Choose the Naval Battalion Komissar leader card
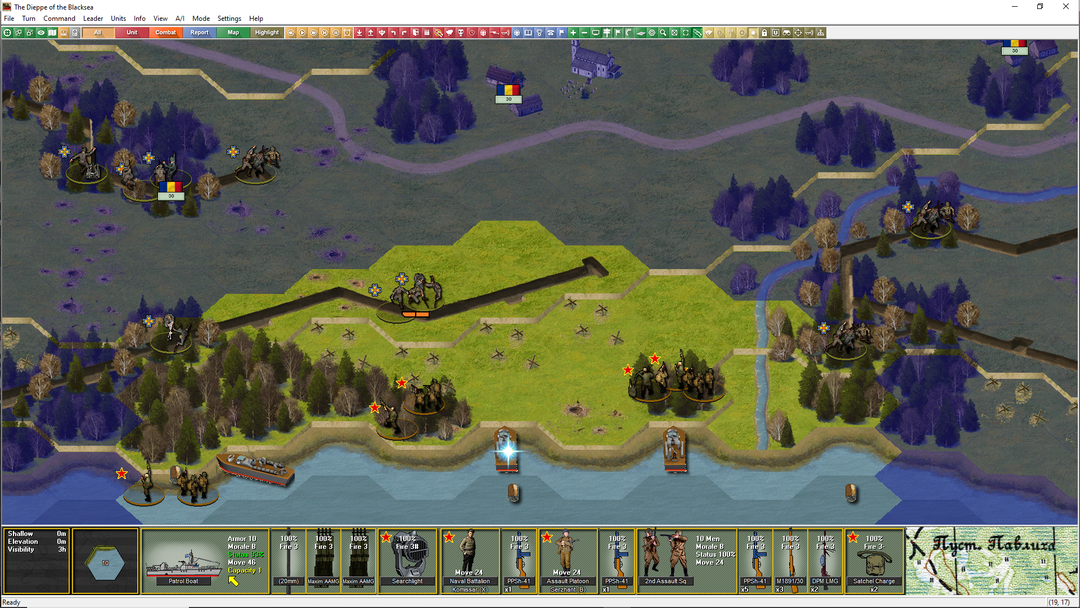This screenshot has height=608, width=1080. (x=470, y=560)
